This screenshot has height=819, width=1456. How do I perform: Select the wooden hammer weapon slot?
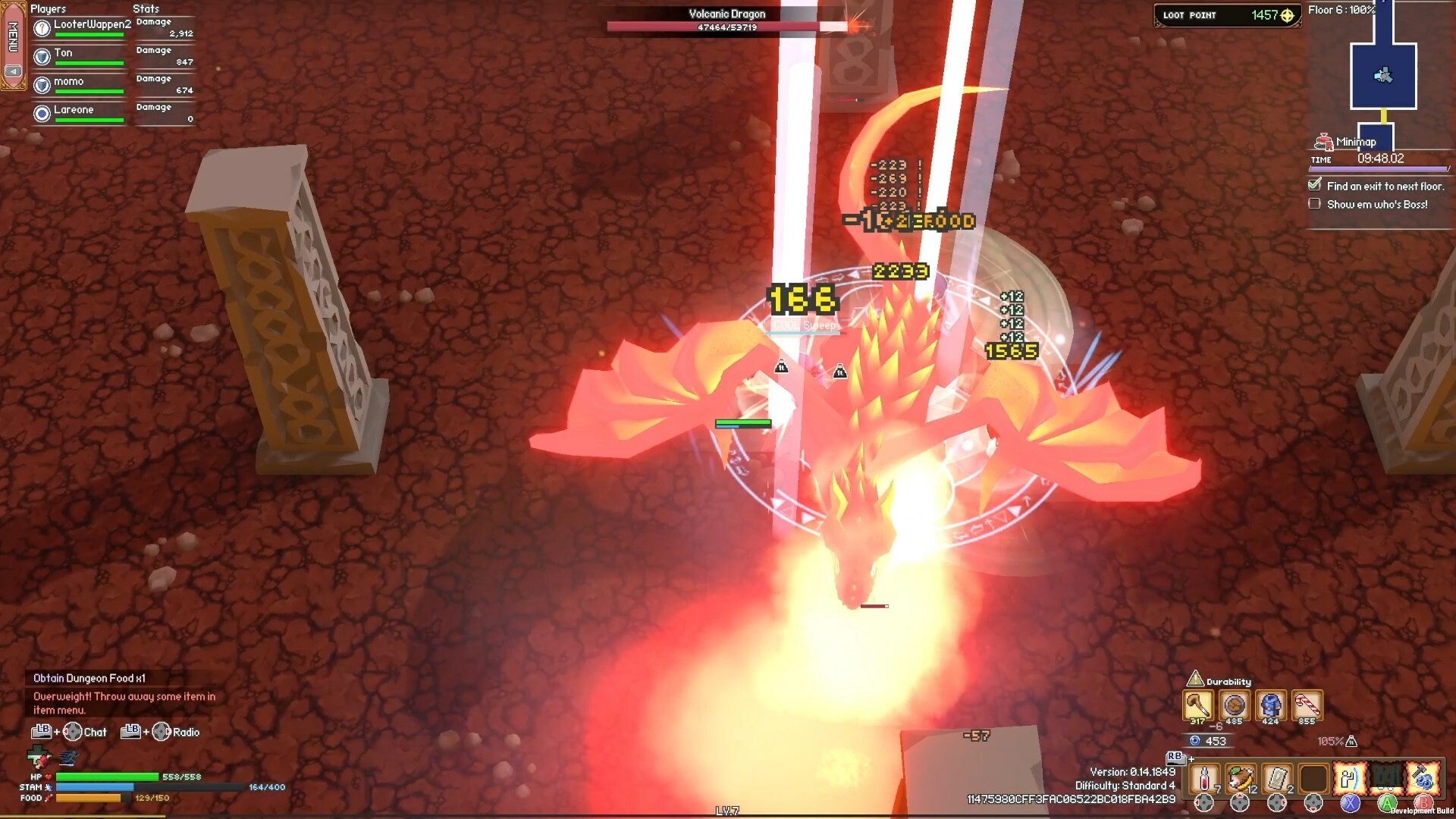click(x=1198, y=704)
